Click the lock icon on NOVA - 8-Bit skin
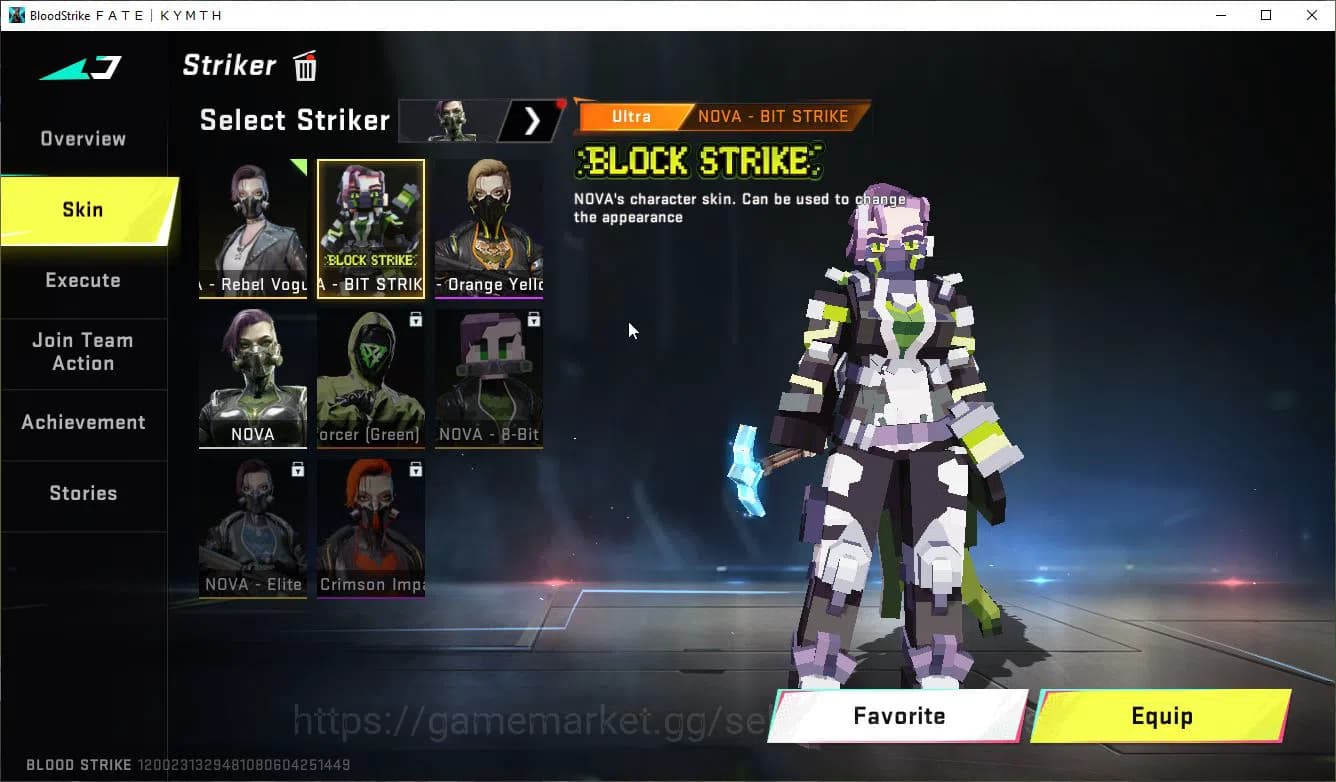The height and width of the screenshot is (782, 1336). point(534,318)
